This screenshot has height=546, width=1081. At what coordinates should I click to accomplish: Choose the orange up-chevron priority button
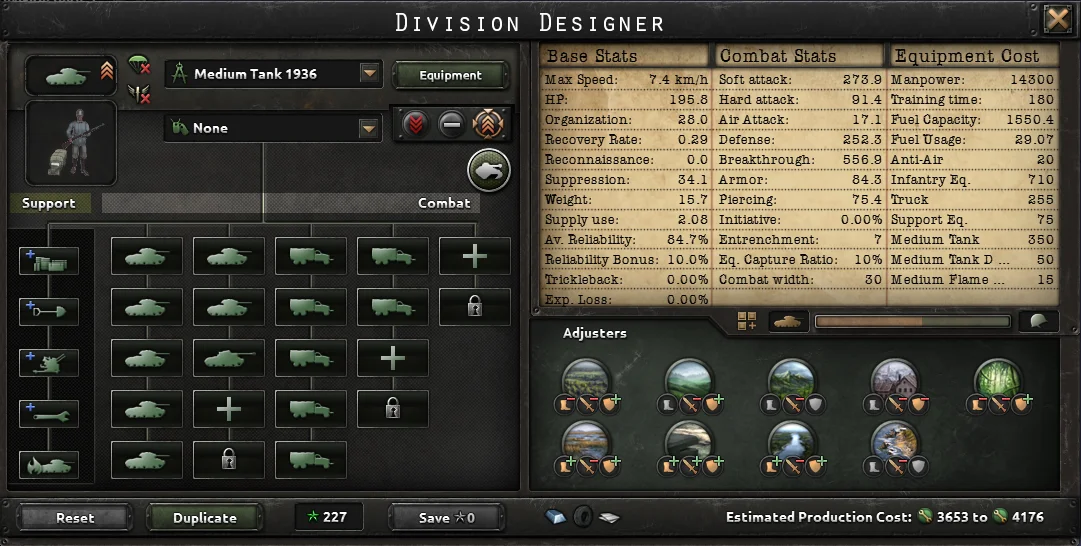click(489, 125)
